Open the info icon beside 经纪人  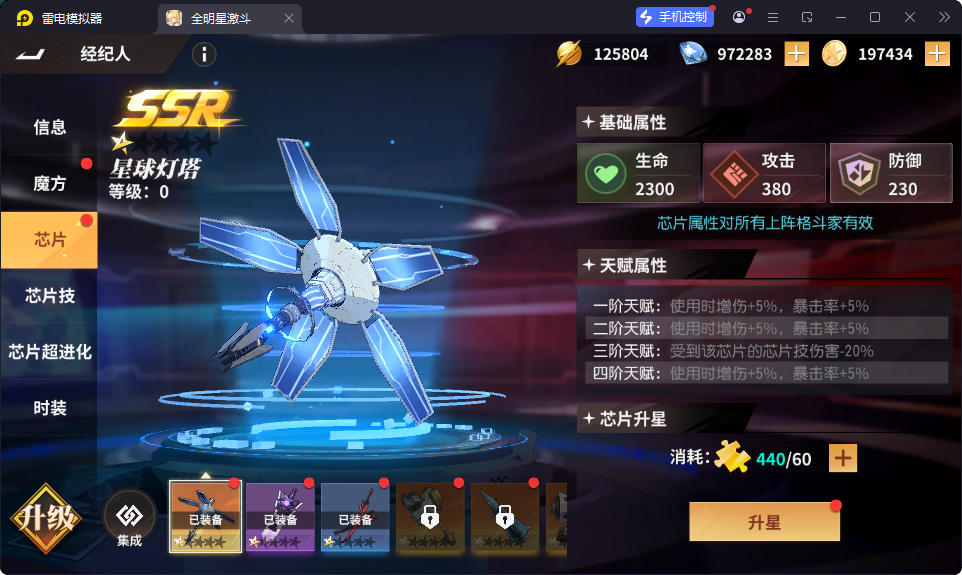pos(204,54)
